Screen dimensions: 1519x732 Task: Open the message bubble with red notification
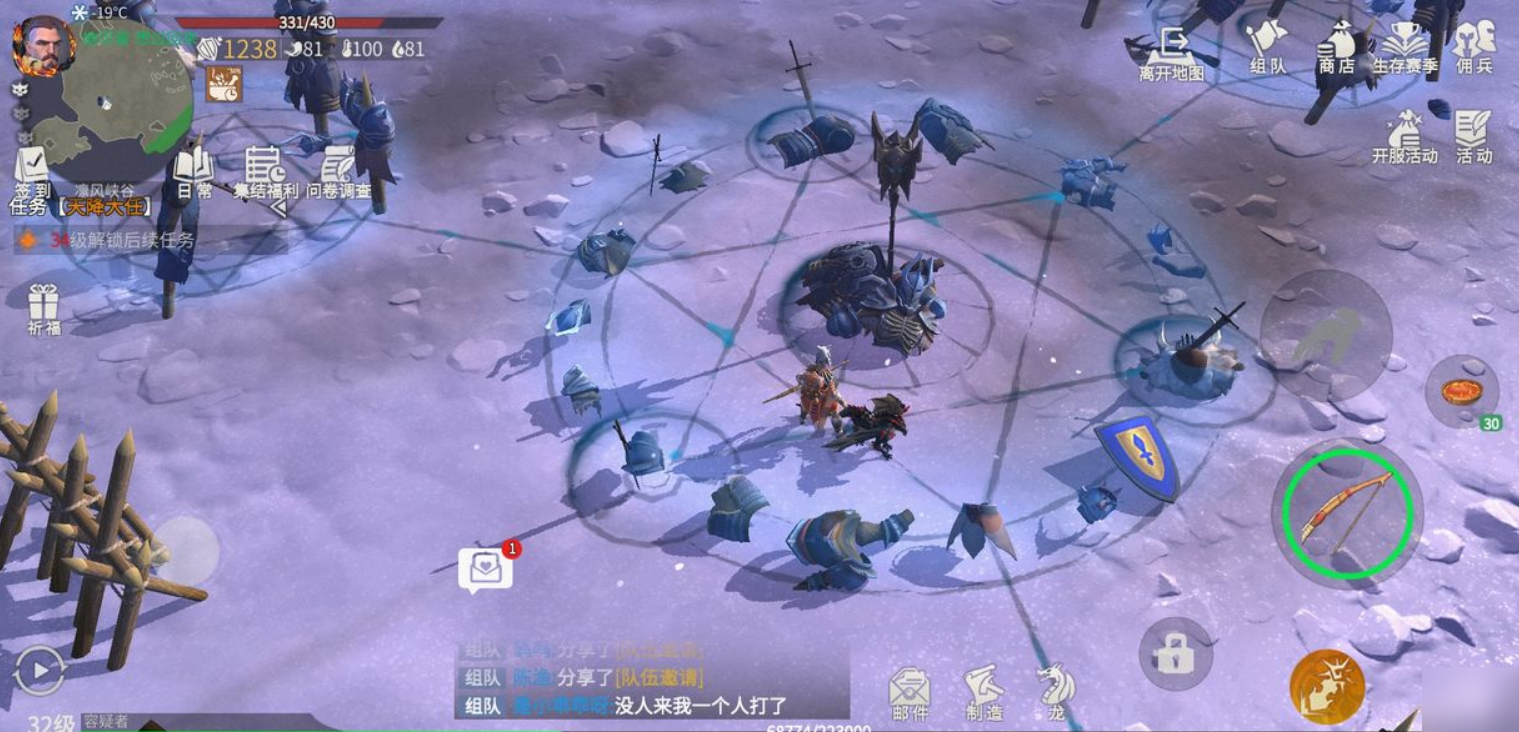click(485, 570)
